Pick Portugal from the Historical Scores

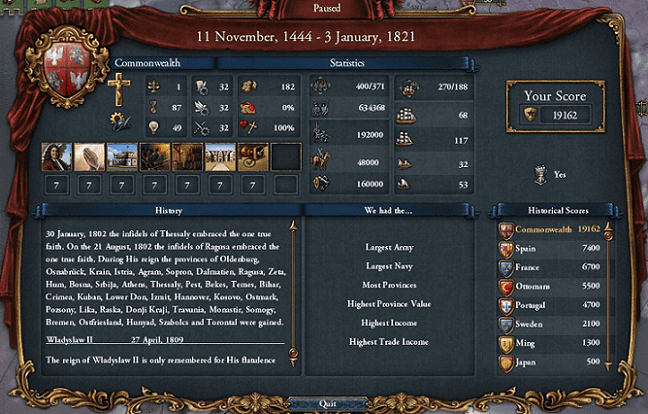[548, 305]
